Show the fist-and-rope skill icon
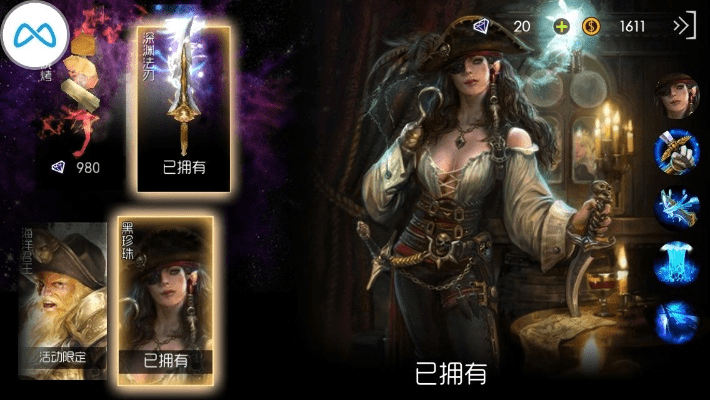710x400 pixels. [675, 152]
